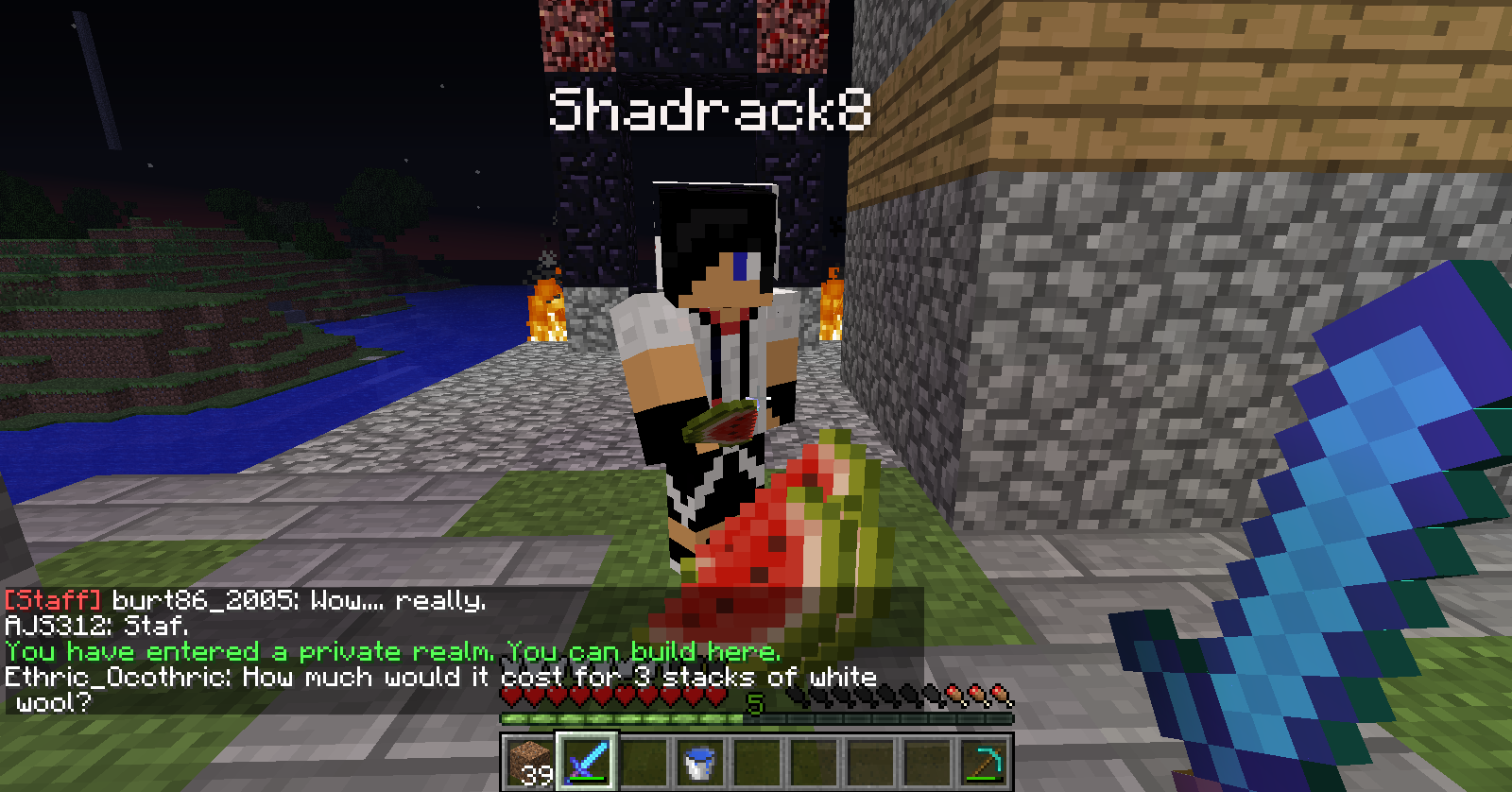Click the leftmost health heart icon
The image size is (1512, 792).
[x=513, y=692]
